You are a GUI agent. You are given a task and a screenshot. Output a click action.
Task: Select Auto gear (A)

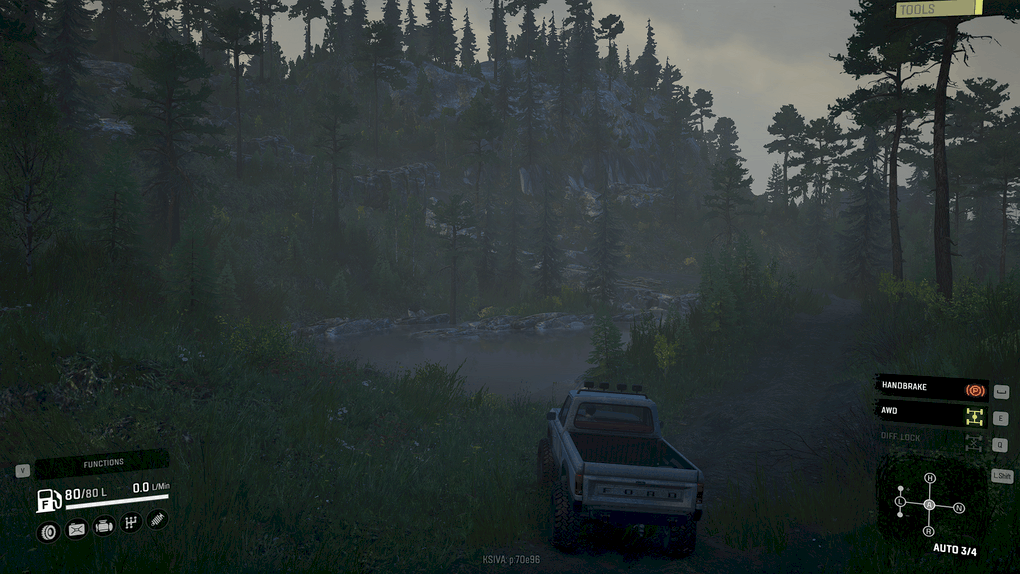[x=929, y=505]
